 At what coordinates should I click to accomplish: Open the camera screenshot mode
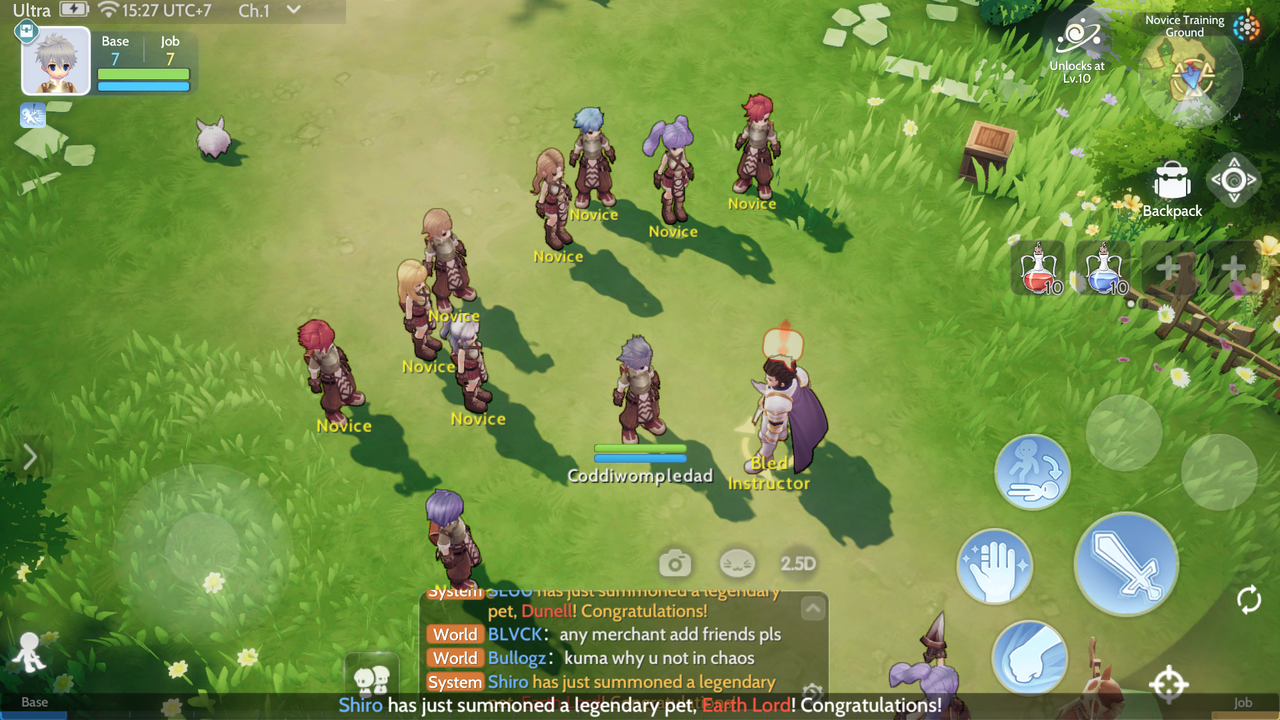(x=675, y=563)
